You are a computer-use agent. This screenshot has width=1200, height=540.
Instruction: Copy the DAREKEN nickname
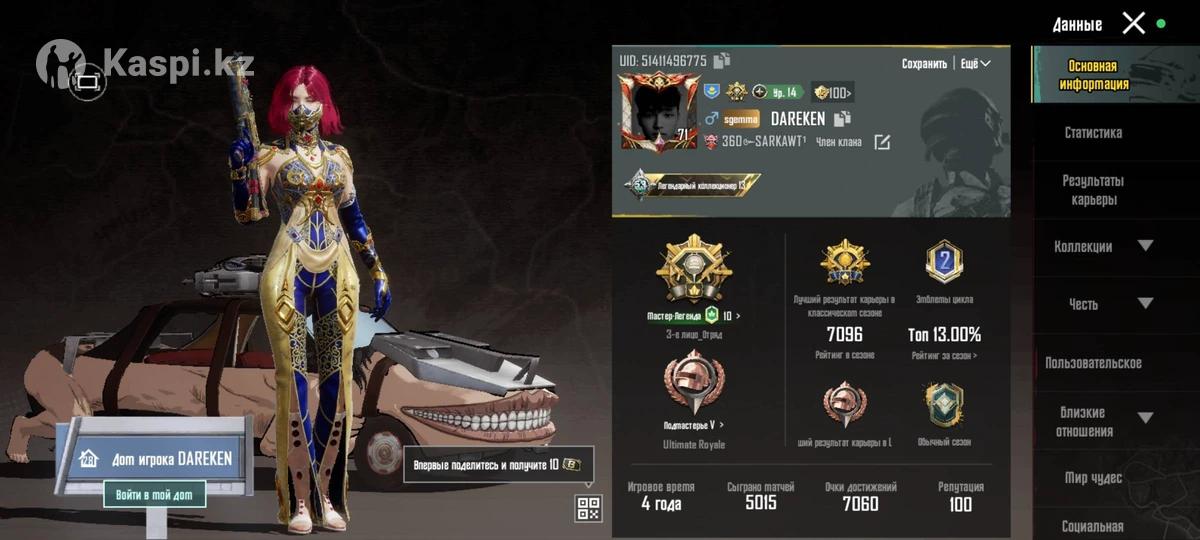click(842, 119)
